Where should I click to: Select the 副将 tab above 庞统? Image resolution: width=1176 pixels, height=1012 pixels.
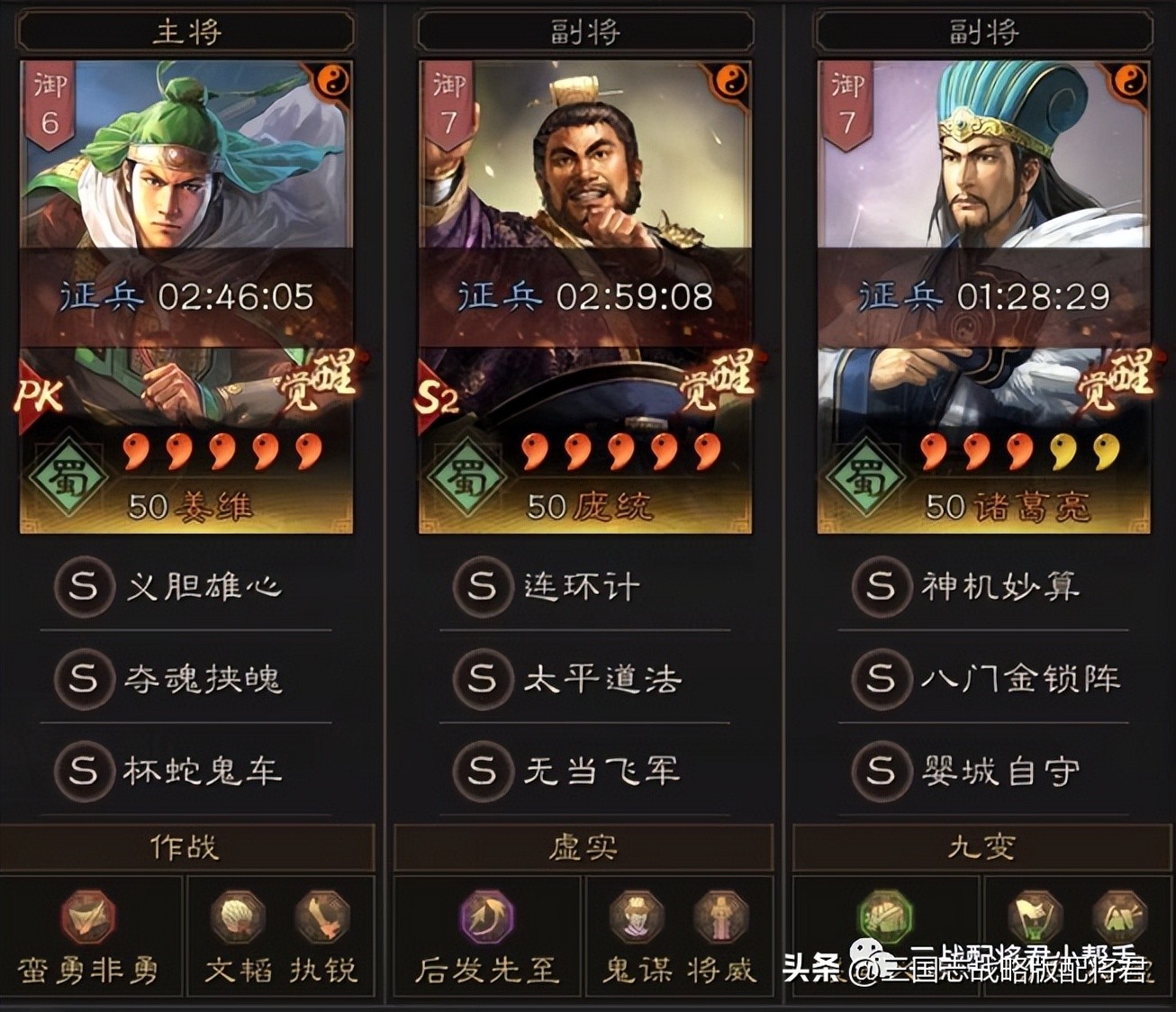pyautogui.click(x=583, y=29)
